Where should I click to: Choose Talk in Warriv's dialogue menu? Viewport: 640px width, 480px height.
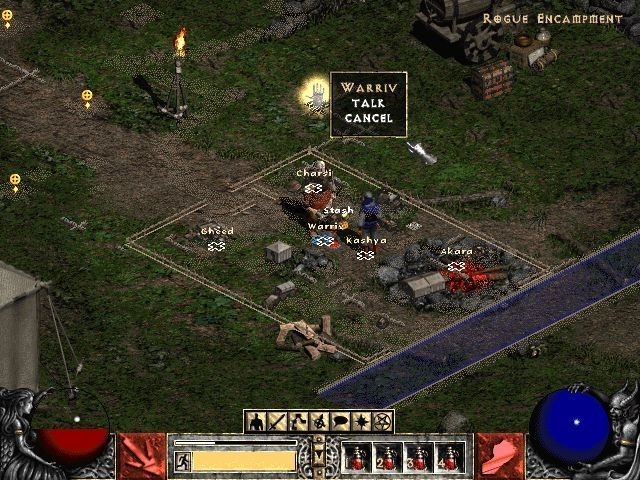pyautogui.click(x=368, y=103)
